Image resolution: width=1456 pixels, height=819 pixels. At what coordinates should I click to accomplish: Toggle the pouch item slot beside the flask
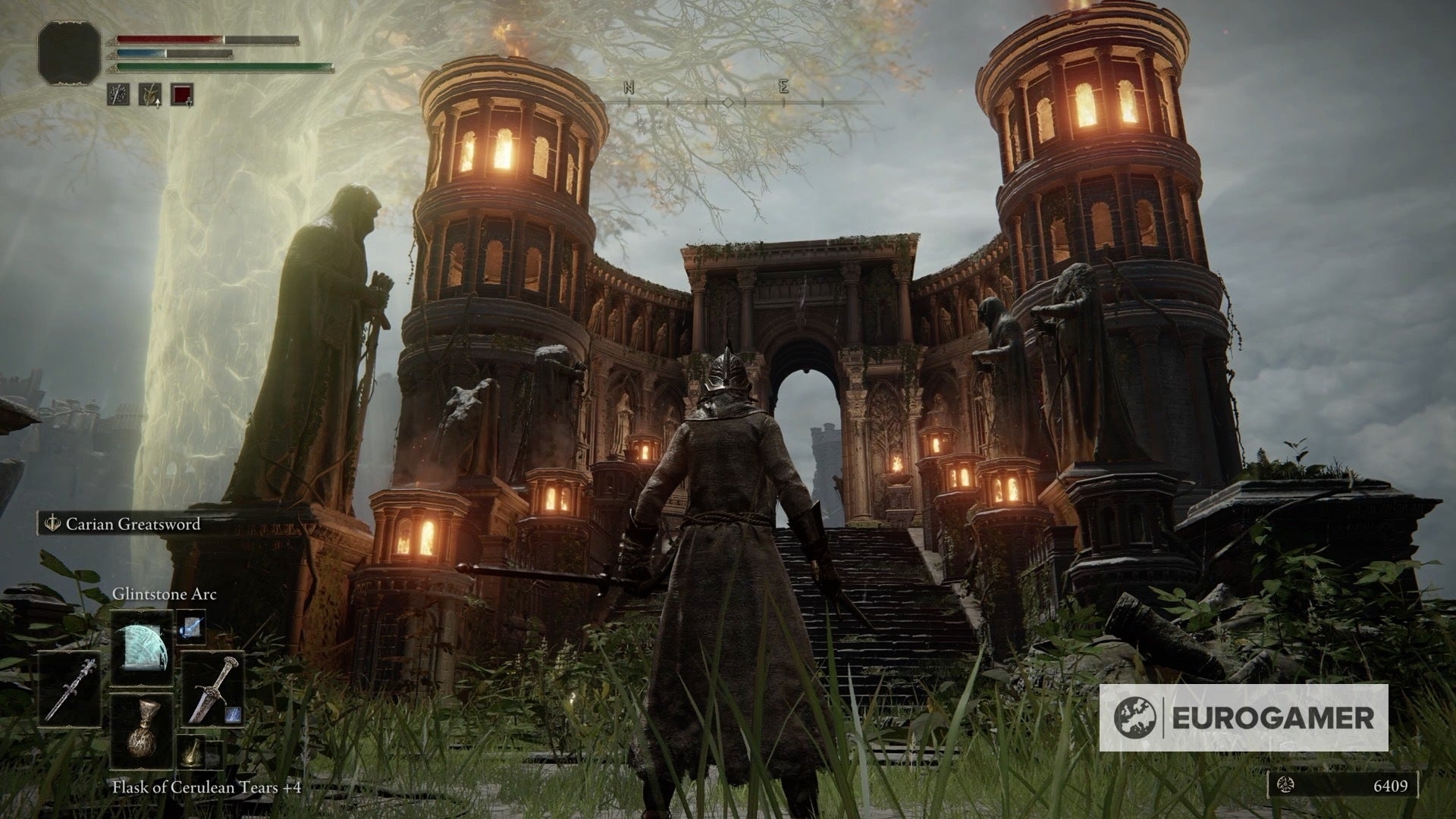click(x=191, y=754)
